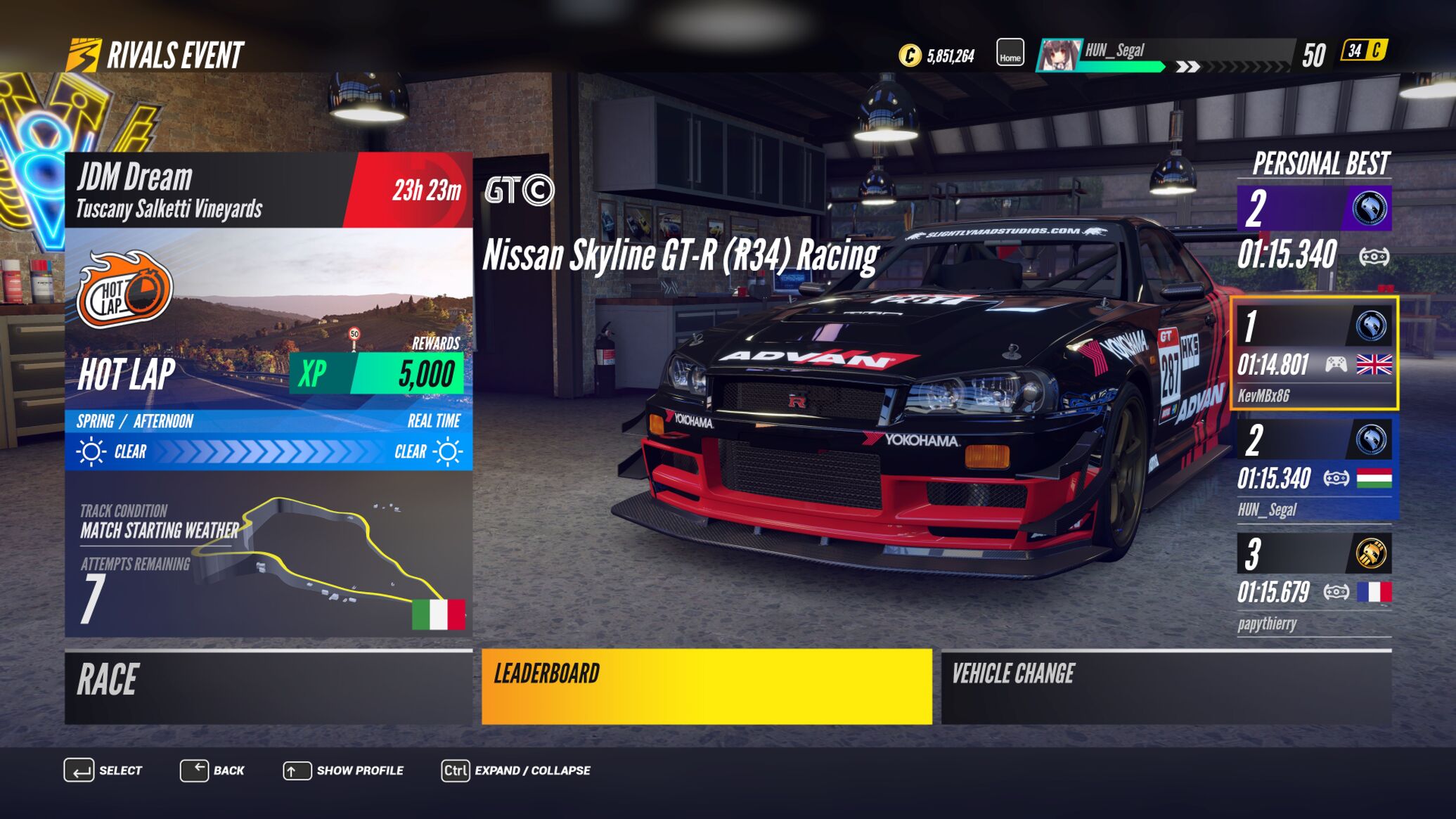This screenshot has width=1456, height=819.
Task: Open the full Leaderboard
Action: pyautogui.click(x=706, y=687)
